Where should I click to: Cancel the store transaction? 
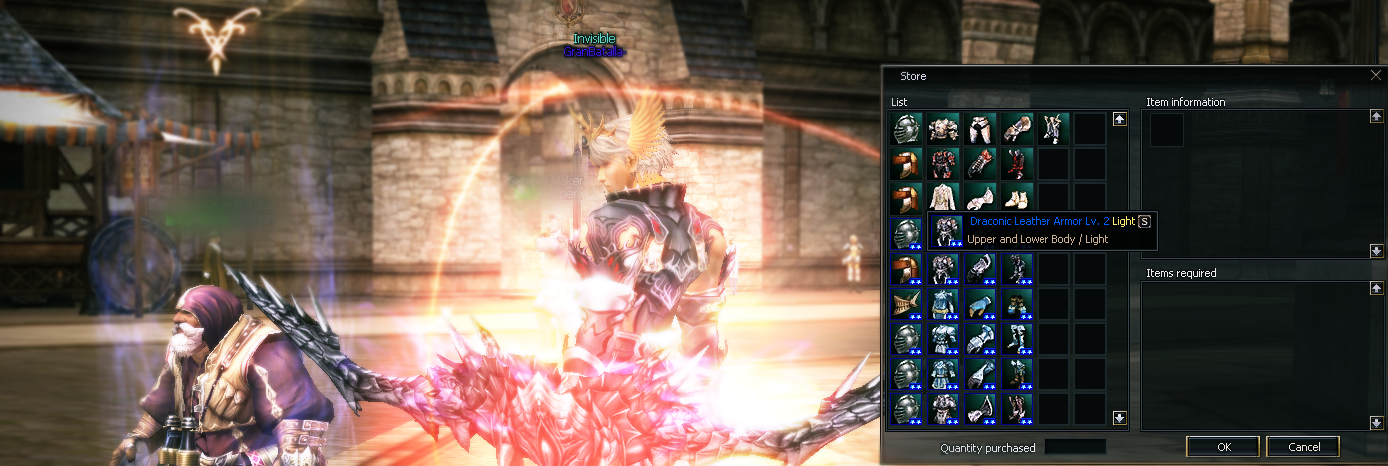point(1302,447)
